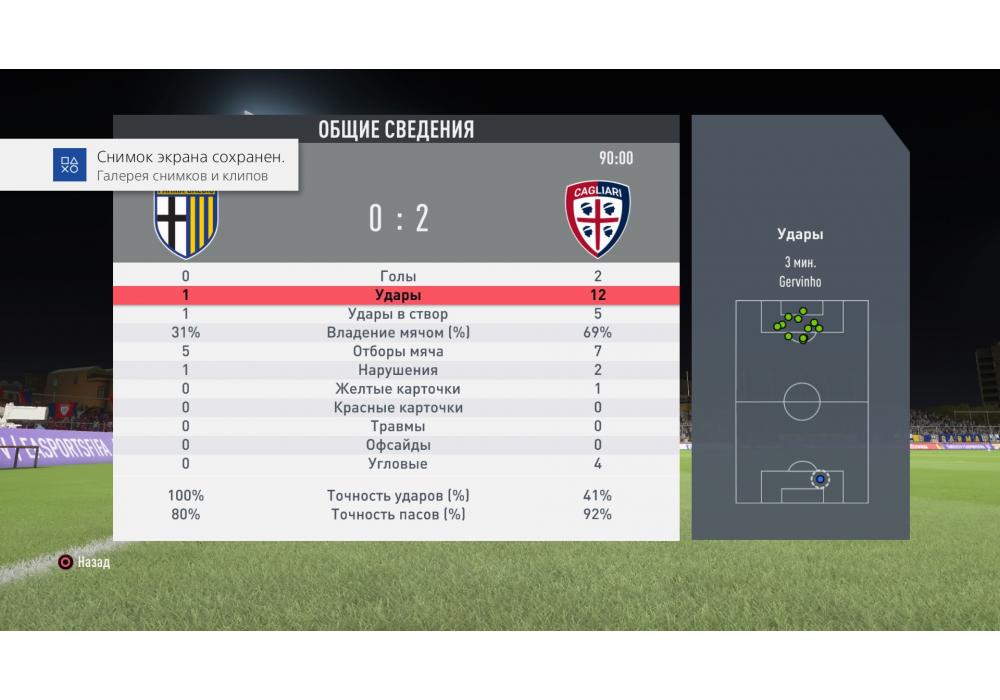
Task: Select the Офсайды stat row
Action: pos(397,445)
